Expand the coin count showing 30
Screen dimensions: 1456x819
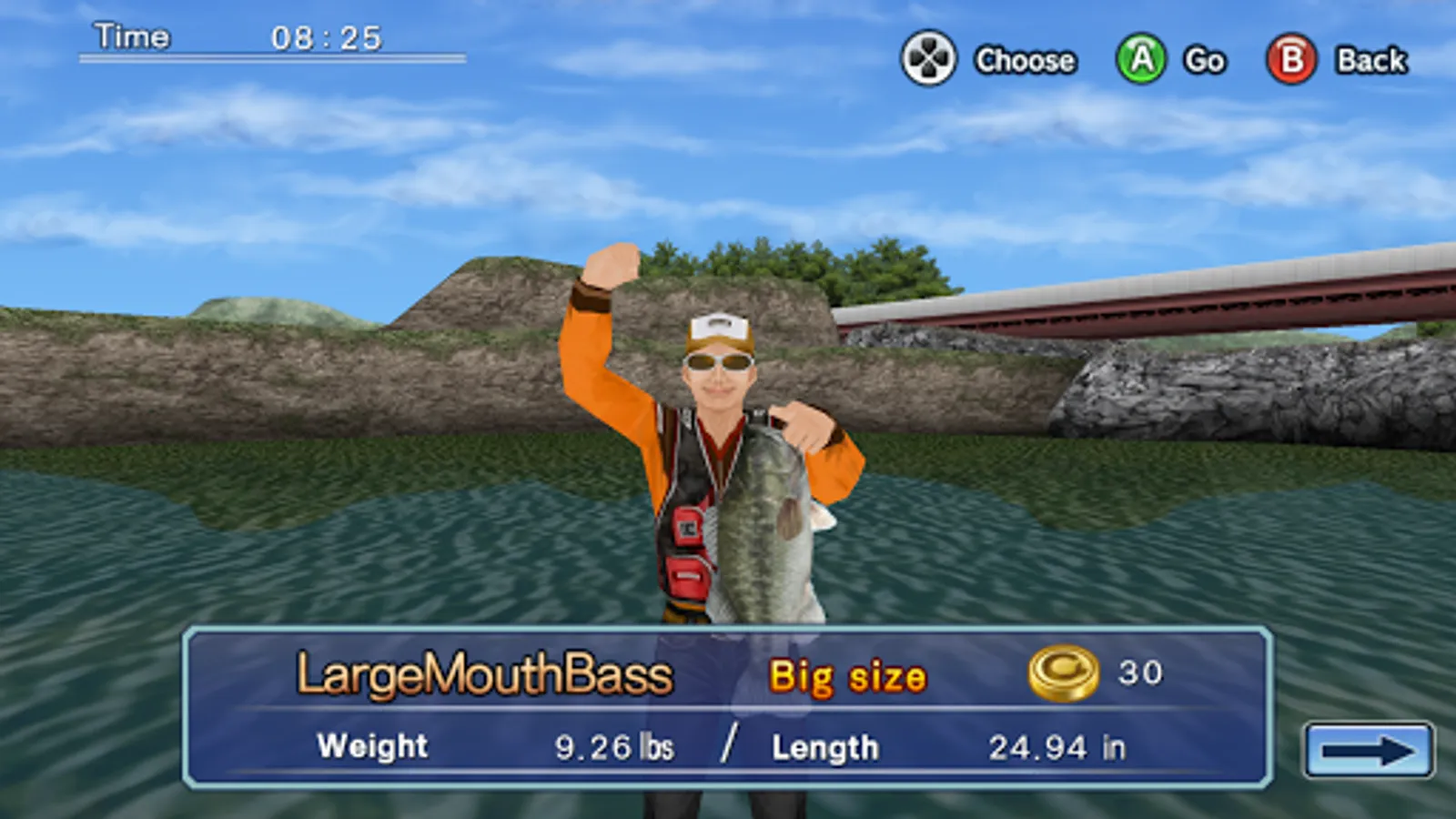point(1140,672)
